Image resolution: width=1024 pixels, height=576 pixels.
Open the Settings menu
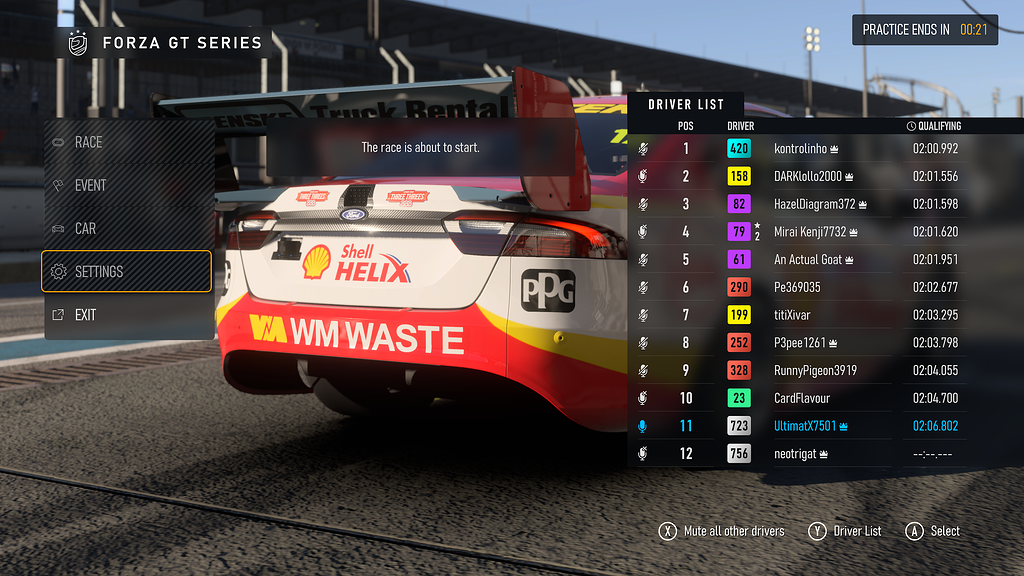(127, 271)
